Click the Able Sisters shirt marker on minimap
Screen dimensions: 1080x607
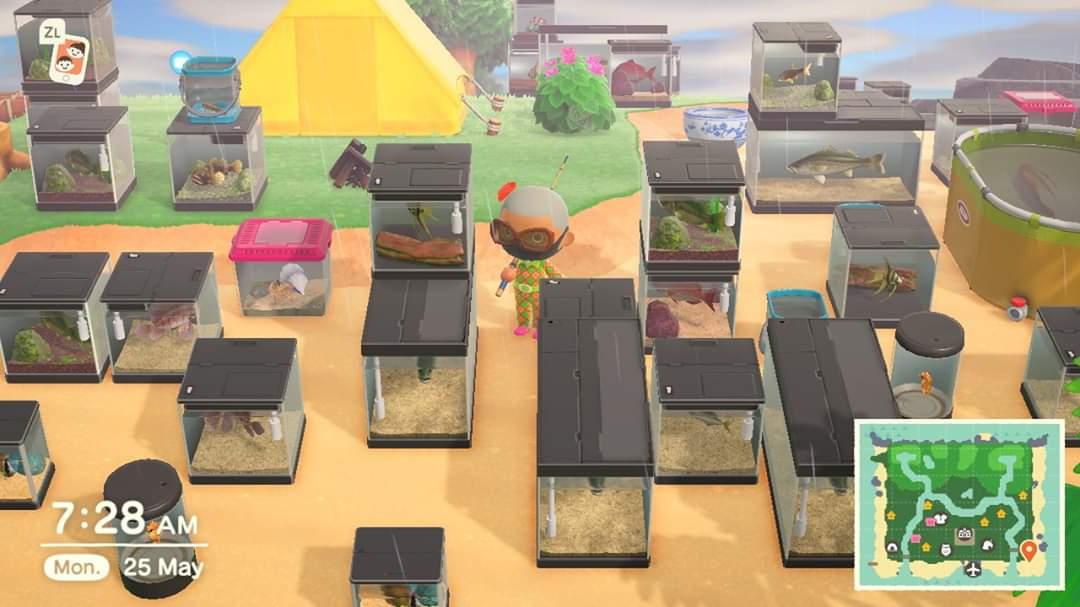pyautogui.click(x=940, y=518)
